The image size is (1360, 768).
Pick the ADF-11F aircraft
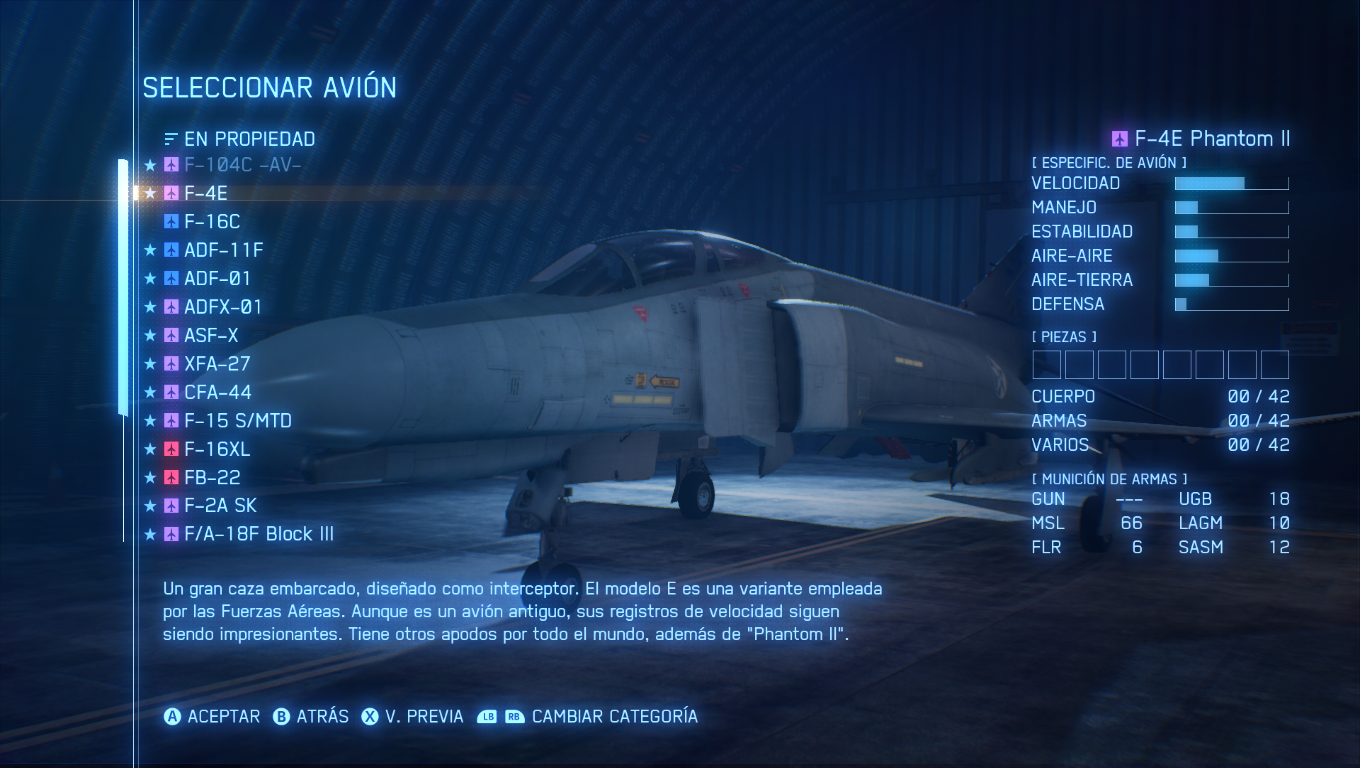click(x=223, y=250)
